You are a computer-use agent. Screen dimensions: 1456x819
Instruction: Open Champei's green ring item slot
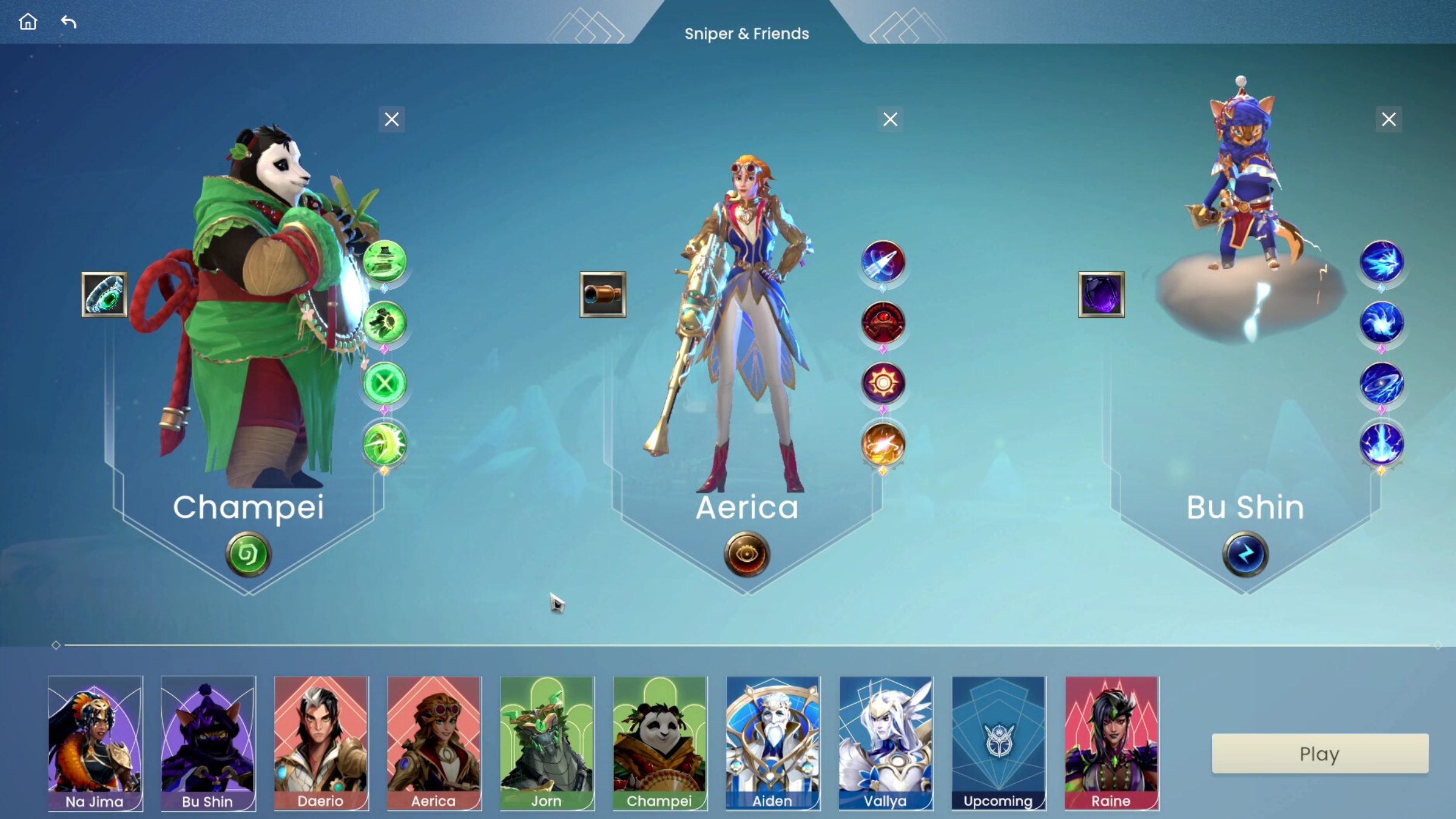click(104, 295)
